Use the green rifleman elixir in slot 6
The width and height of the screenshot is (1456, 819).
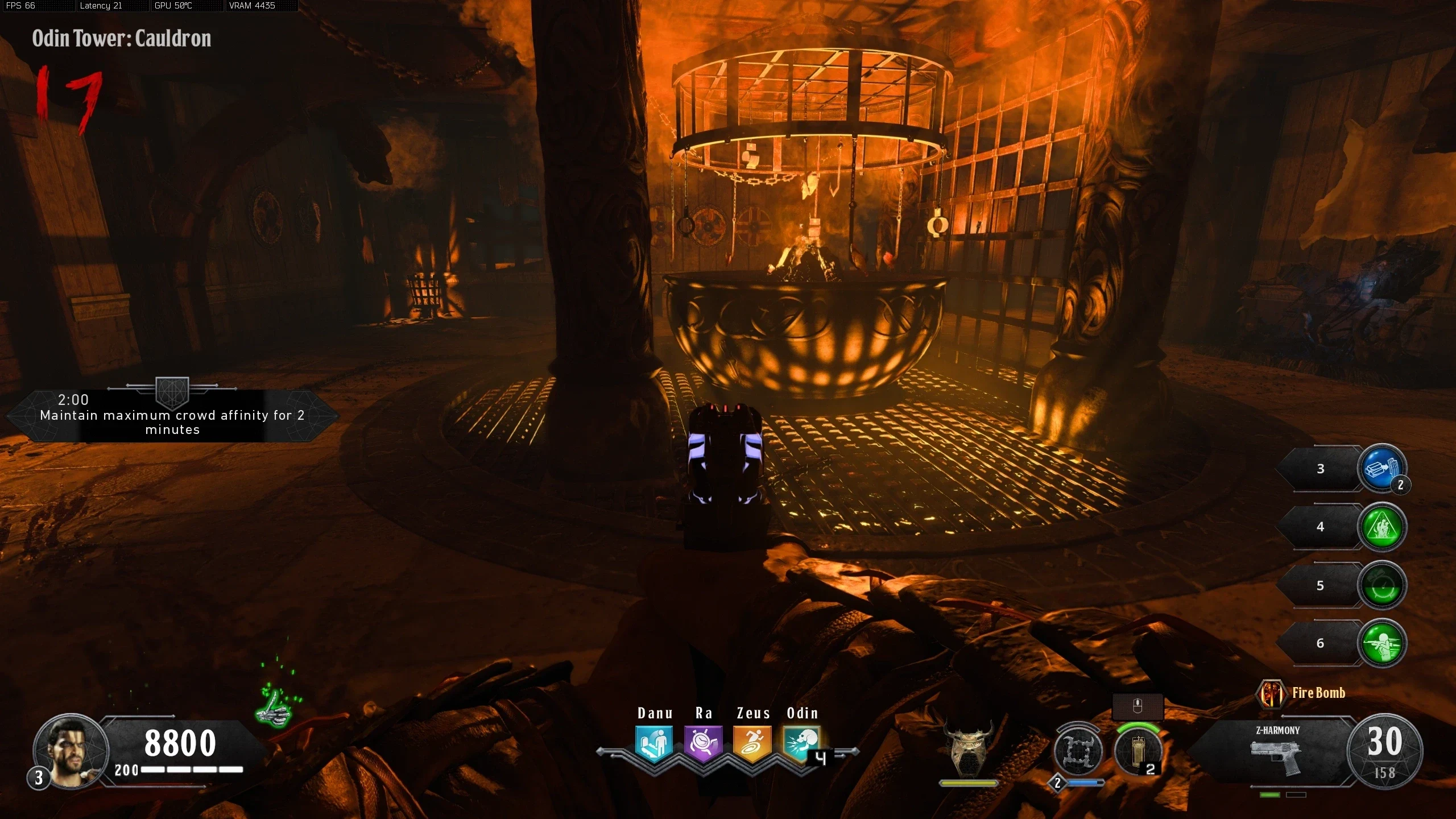[1381, 643]
